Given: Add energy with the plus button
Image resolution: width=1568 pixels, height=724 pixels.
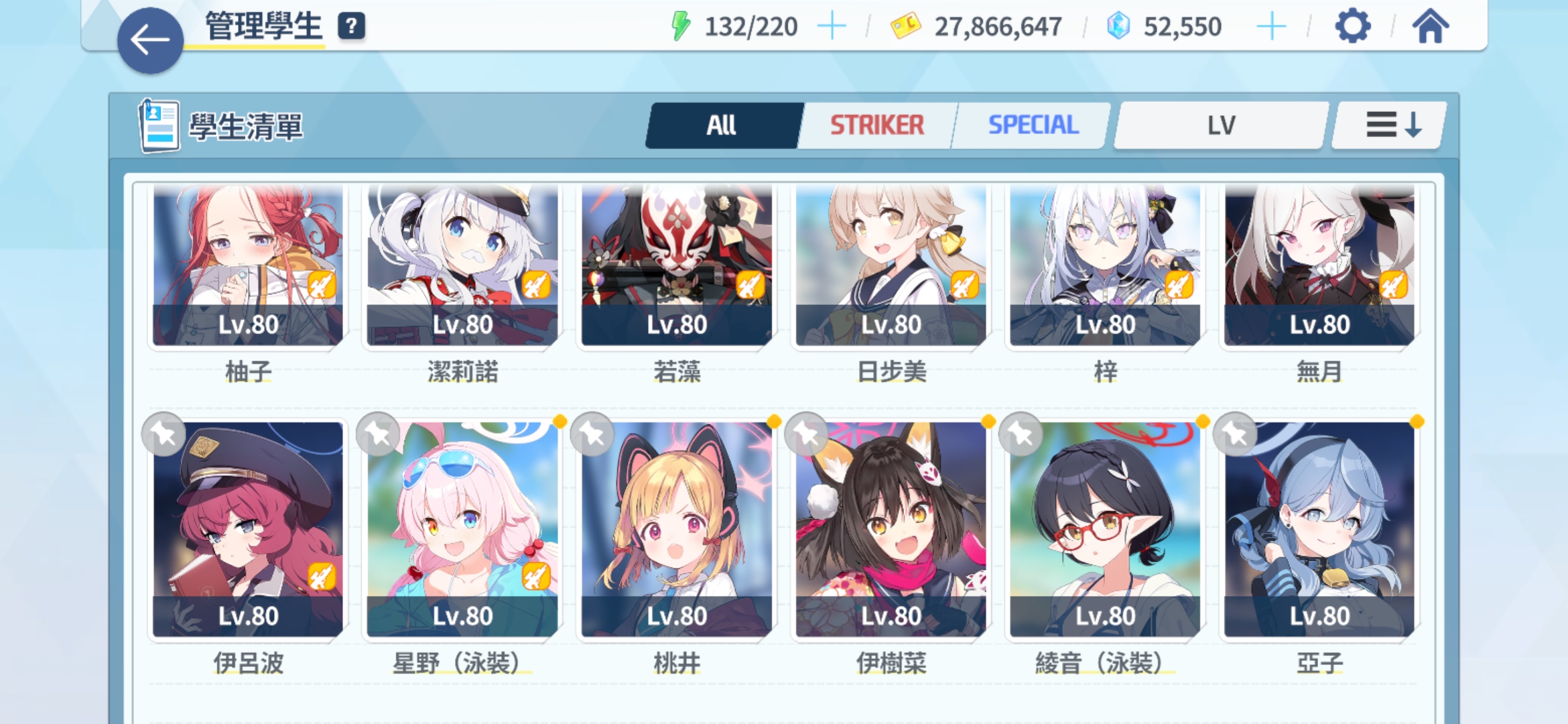Looking at the screenshot, I should [832, 27].
